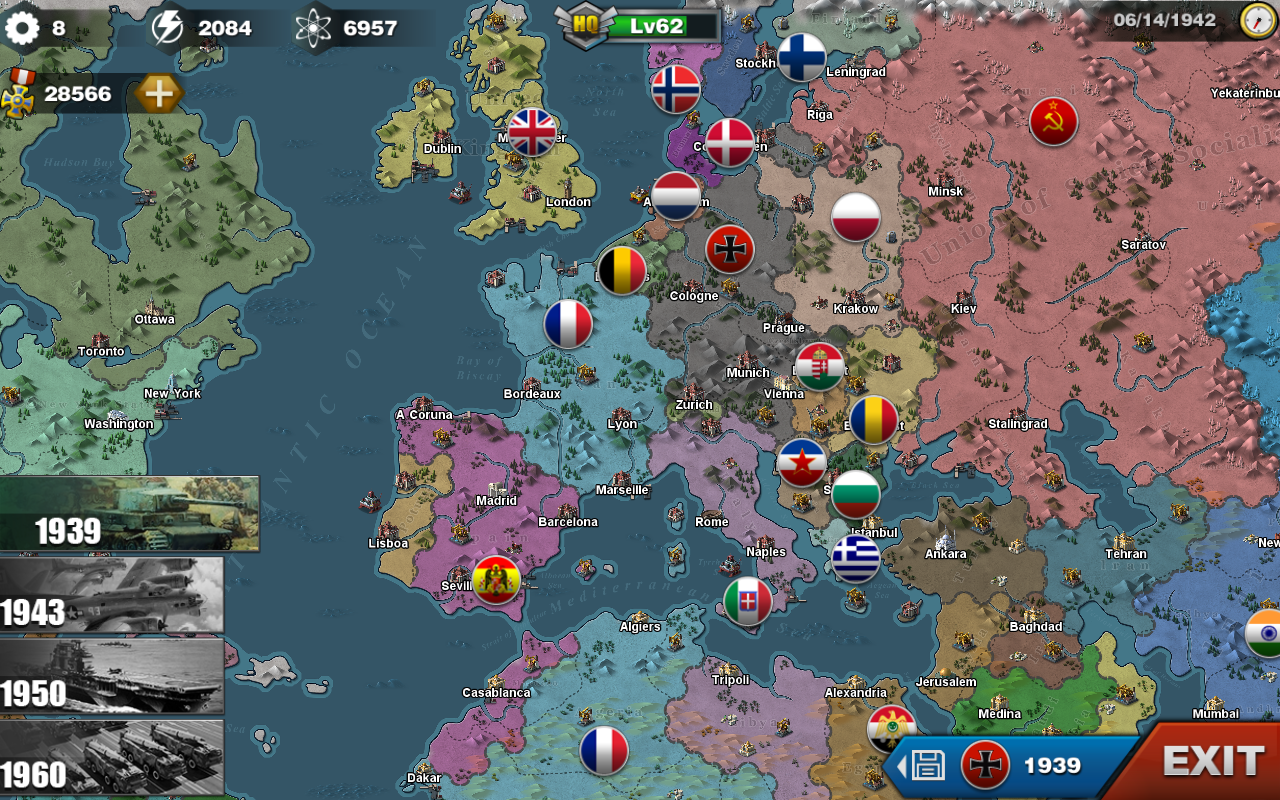
Task: Add more medals with the plus button
Action: 159,95
